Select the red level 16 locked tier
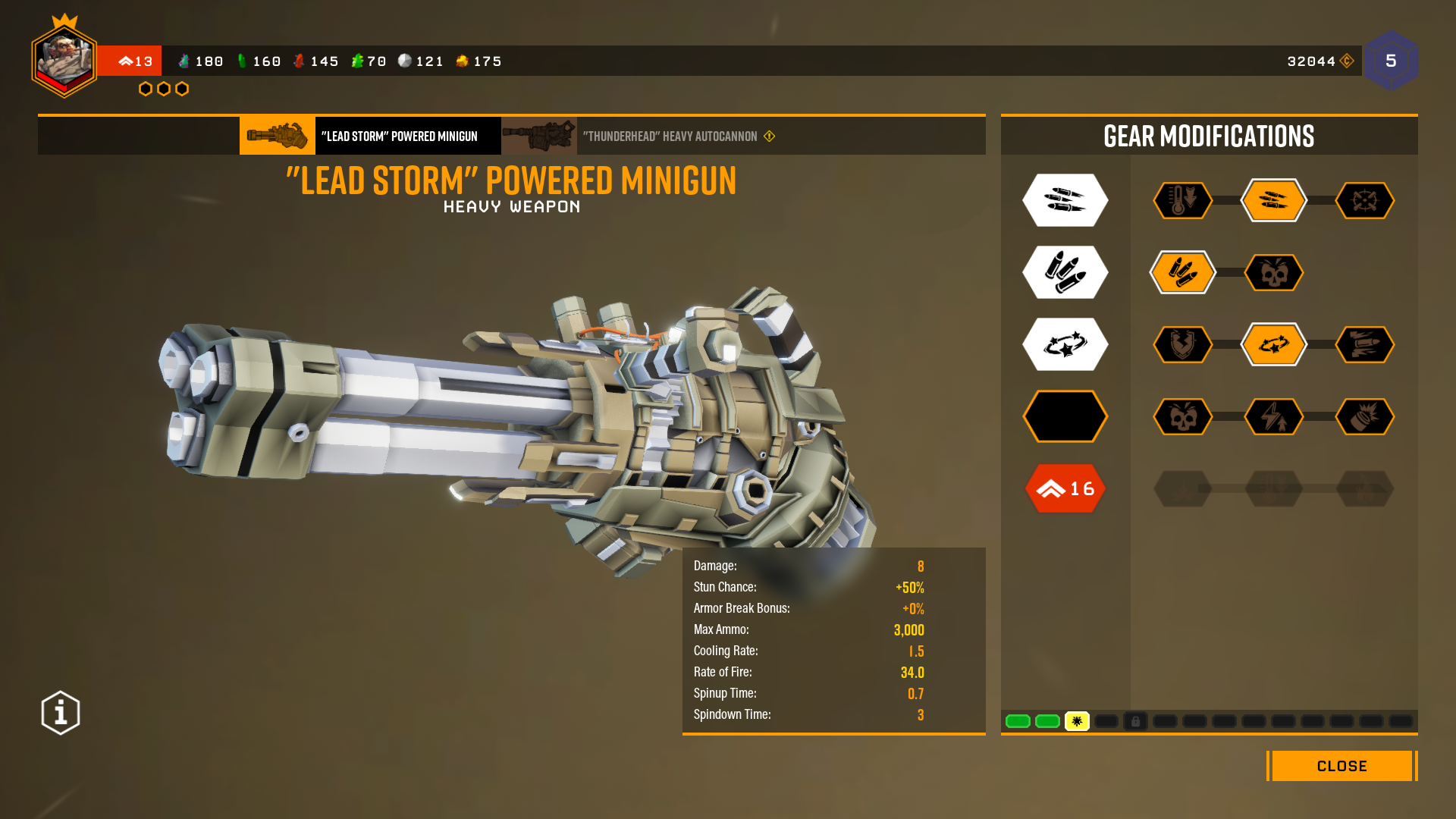 coord(1065,488)
